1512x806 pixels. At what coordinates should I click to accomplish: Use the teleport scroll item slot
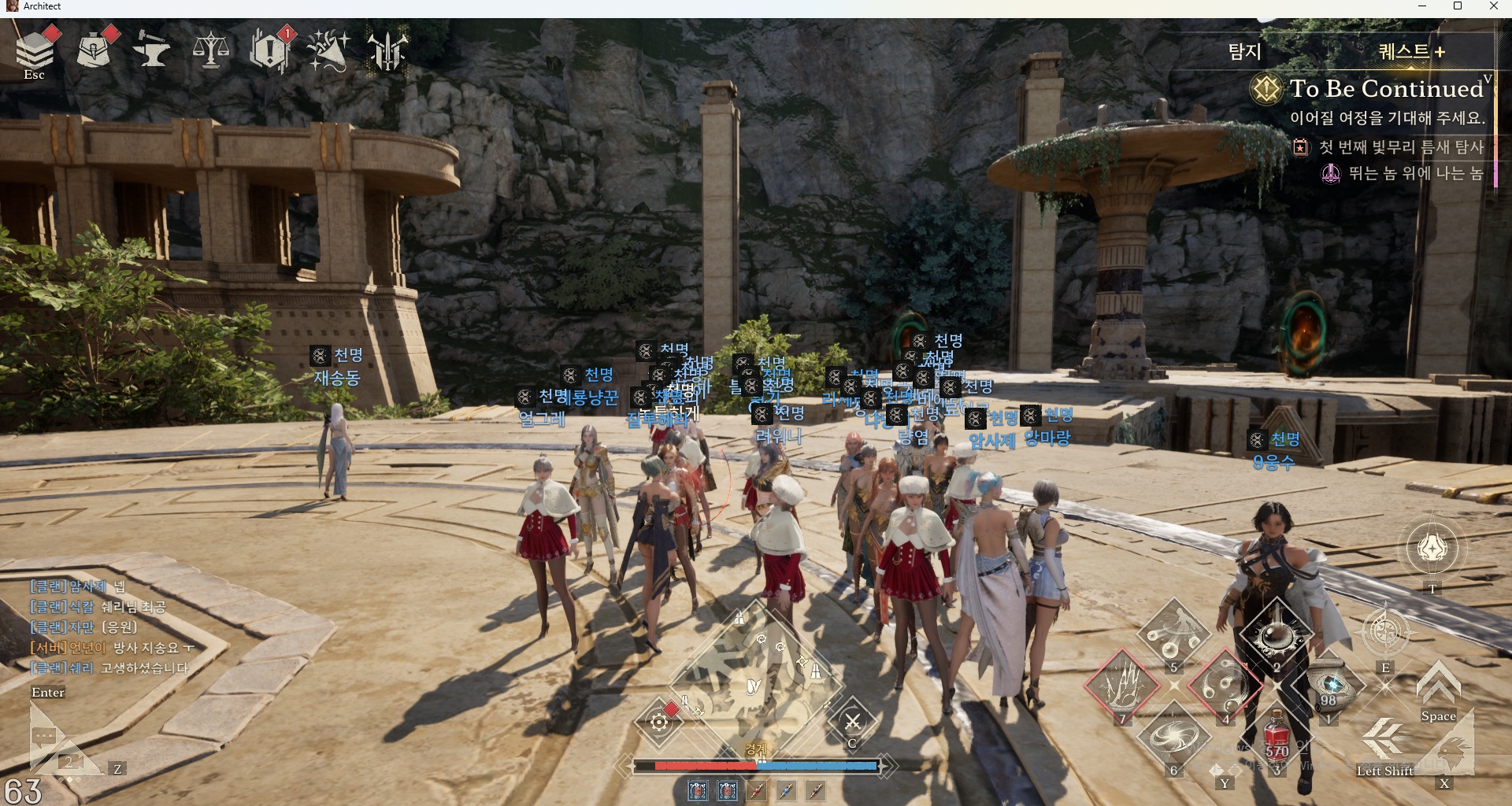click(1330, 683)
